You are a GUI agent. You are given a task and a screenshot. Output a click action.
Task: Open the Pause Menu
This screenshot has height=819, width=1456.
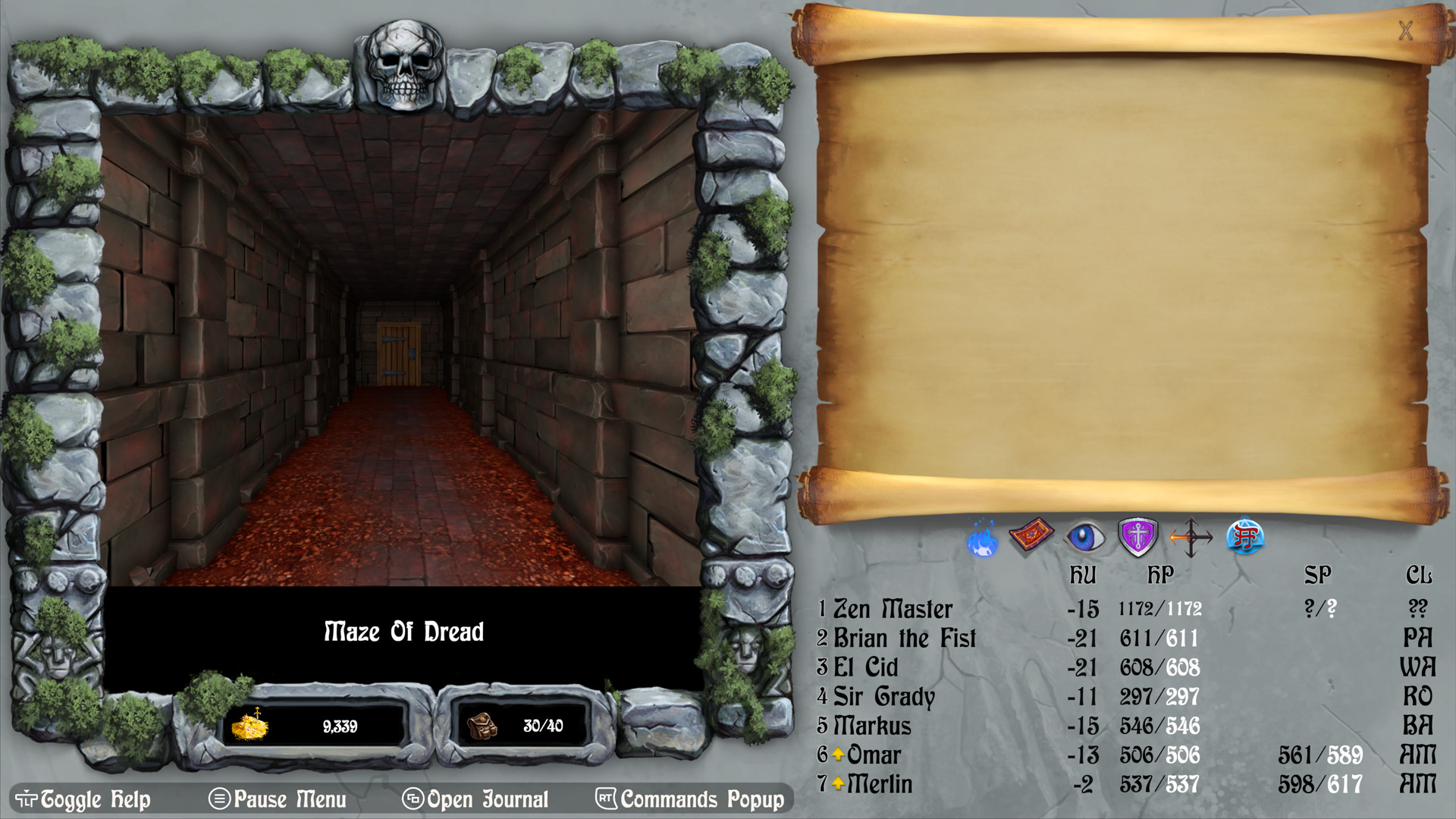tap(279, 799)
